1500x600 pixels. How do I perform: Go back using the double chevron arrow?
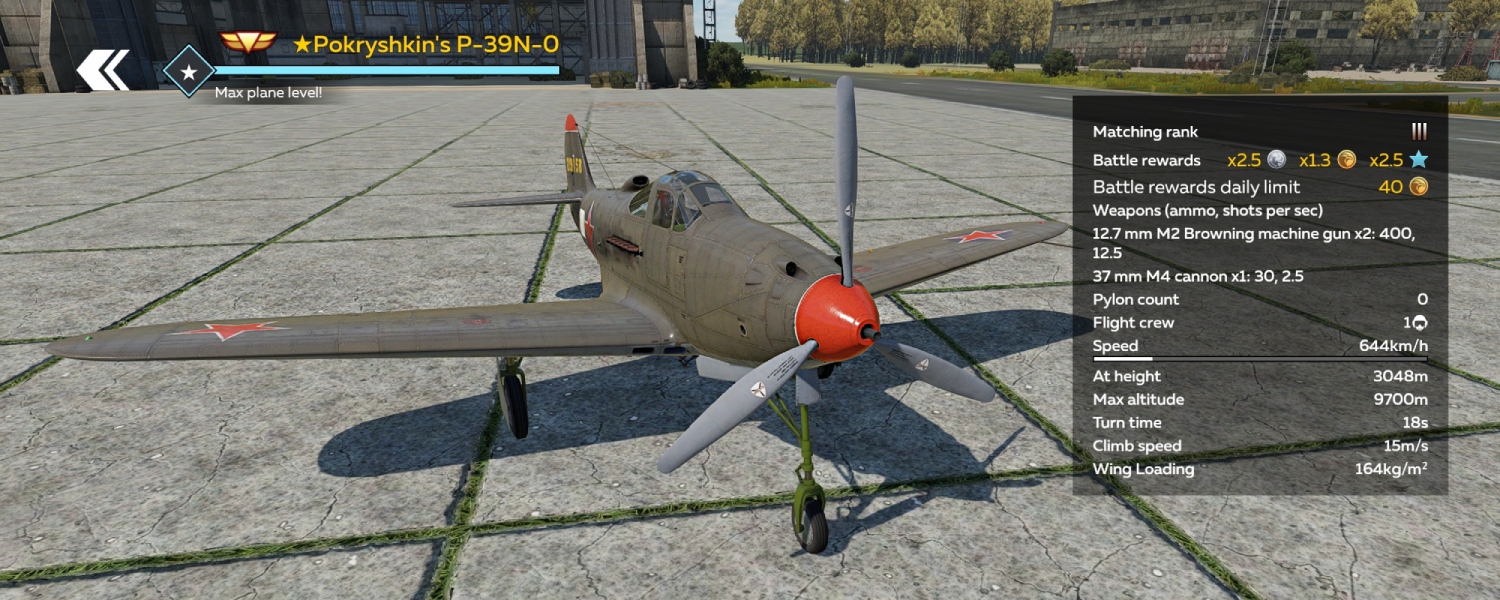tap(103, 70)
